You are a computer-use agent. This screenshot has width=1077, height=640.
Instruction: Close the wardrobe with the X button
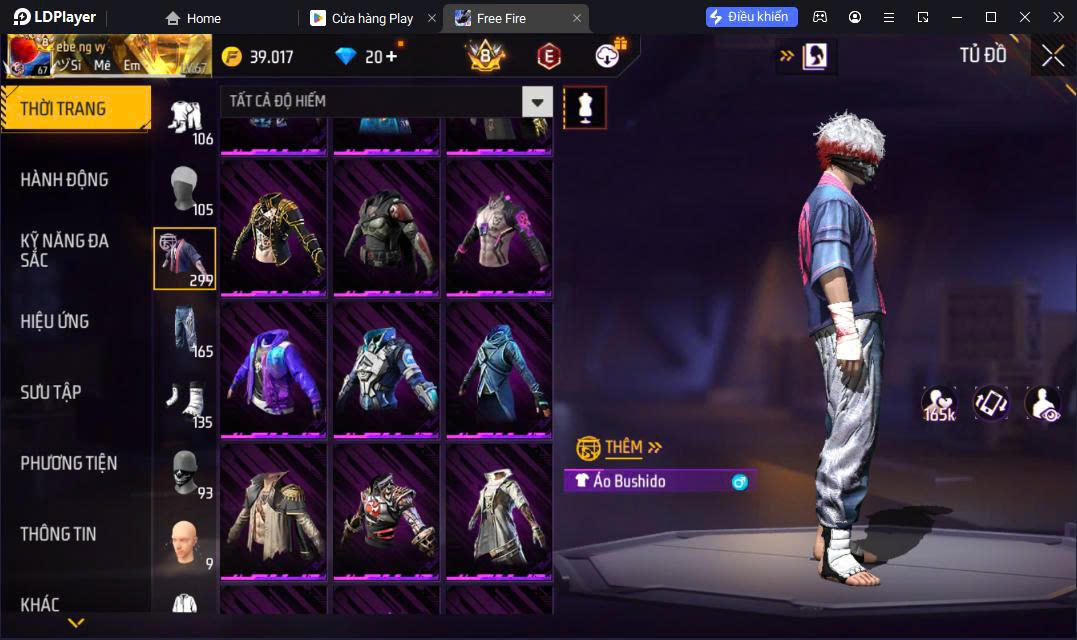[1052, 56]
